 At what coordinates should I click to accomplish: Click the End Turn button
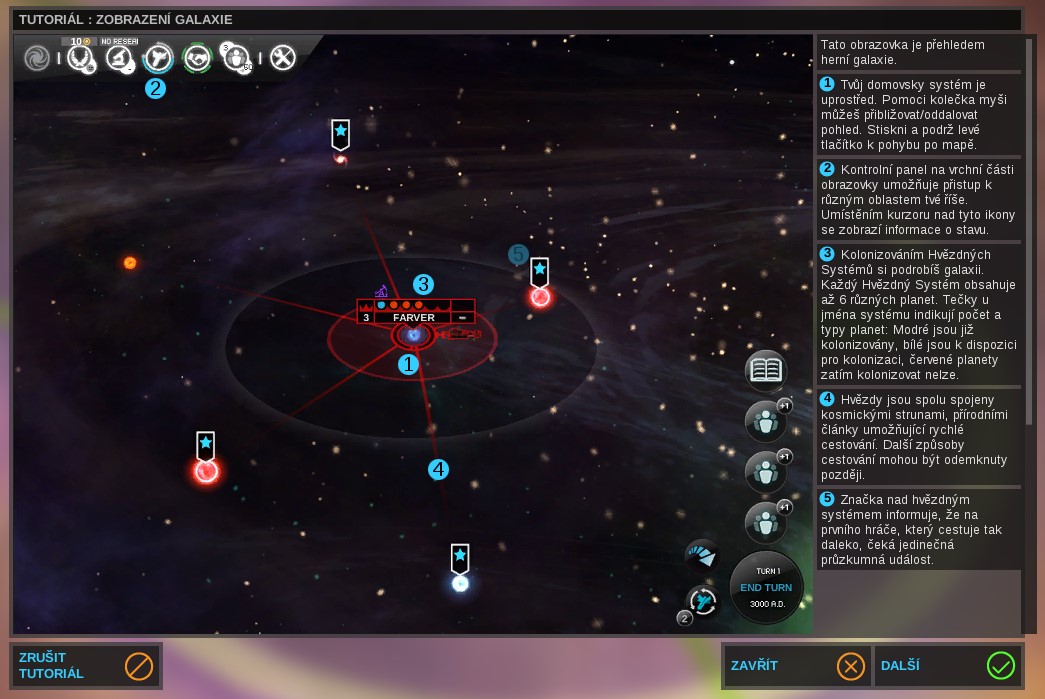pyautogui.click(x=766, y=587)
